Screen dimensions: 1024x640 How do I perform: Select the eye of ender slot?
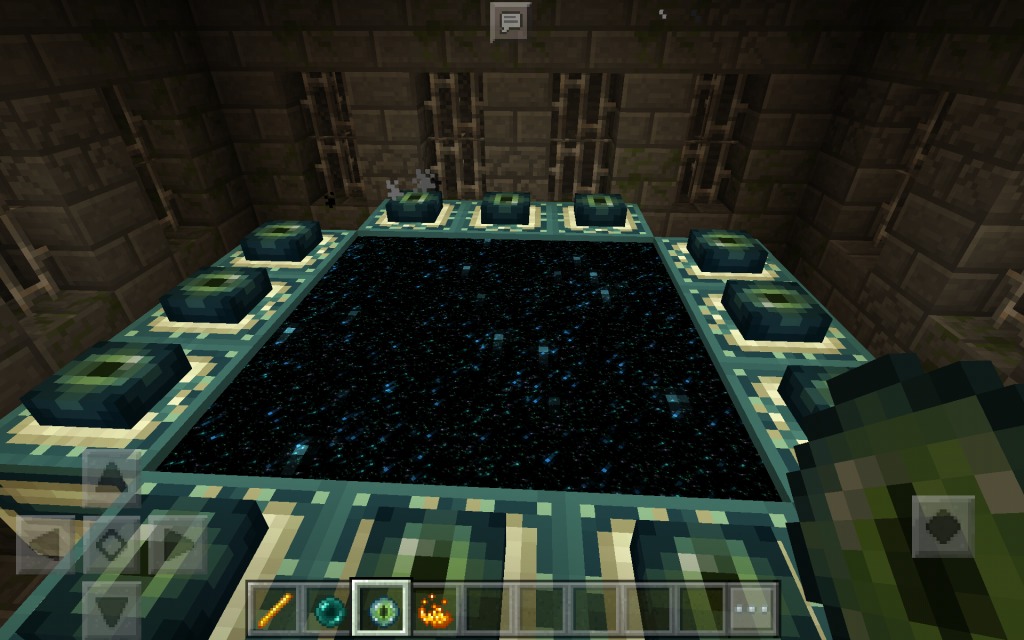click(x=381, y=607)
